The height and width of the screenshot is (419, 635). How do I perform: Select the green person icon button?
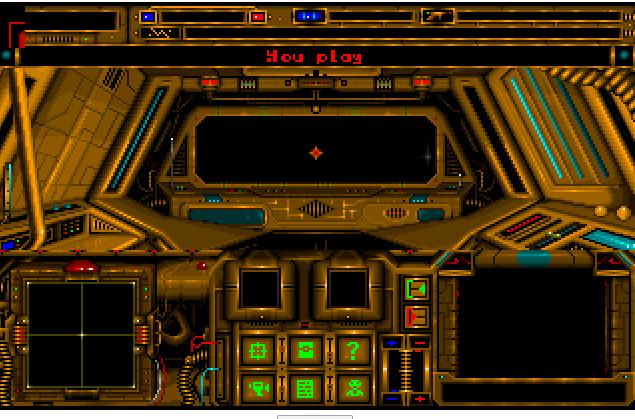click(x=352, y=387)
